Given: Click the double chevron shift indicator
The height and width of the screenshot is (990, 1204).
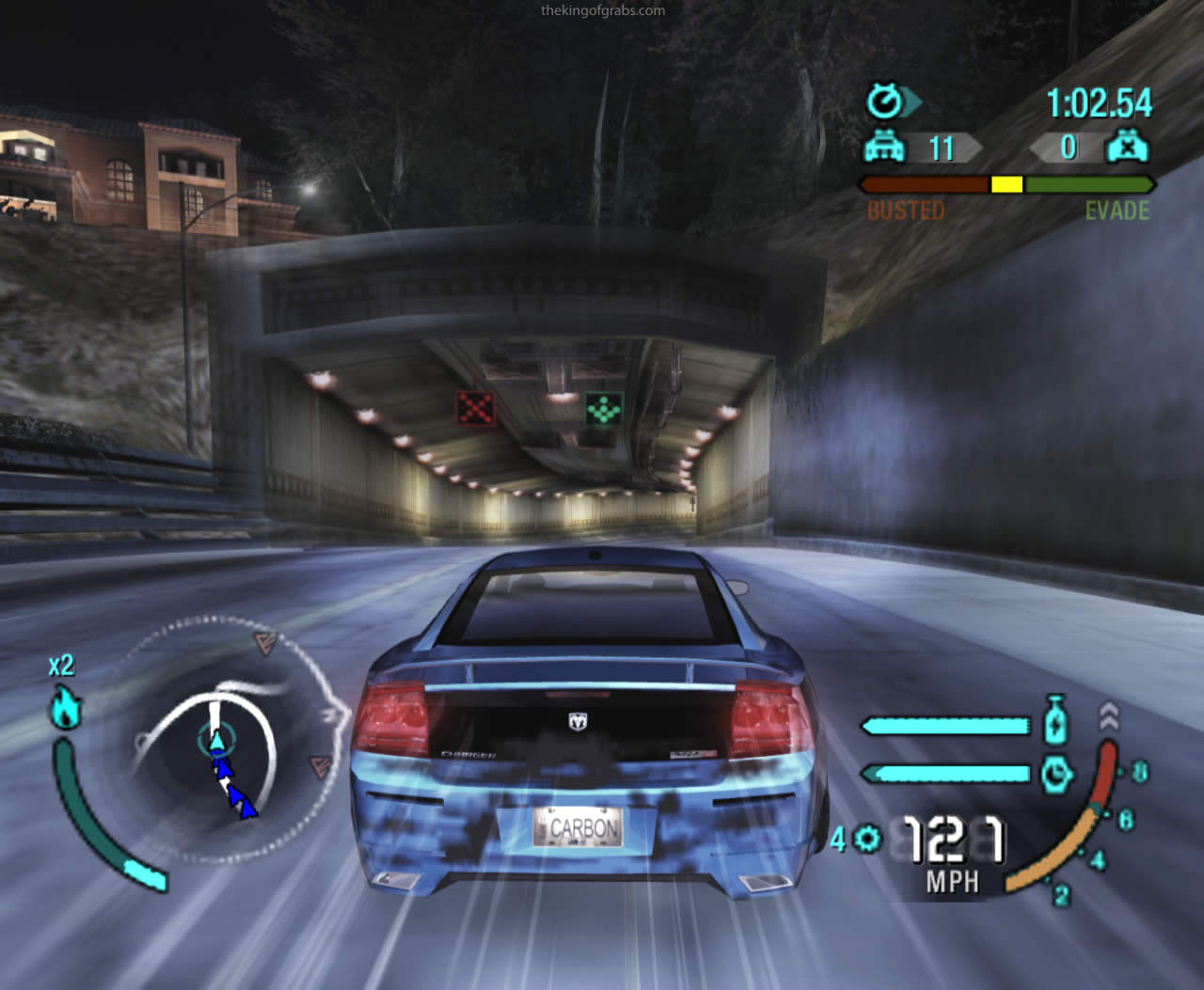Looking at the screenshot, I should tap(1108, 718).
